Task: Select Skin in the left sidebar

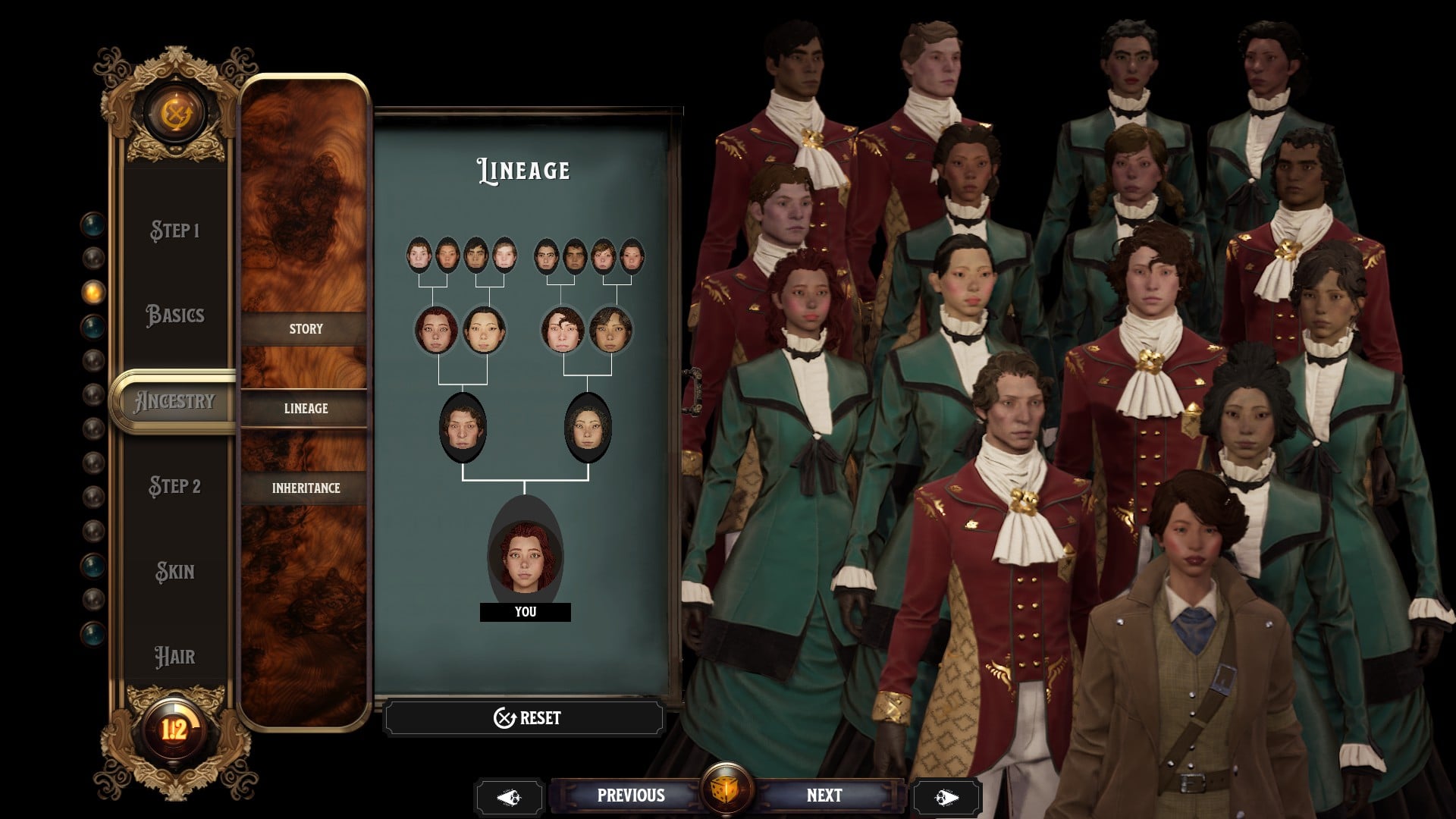Action: coord(176,573)
